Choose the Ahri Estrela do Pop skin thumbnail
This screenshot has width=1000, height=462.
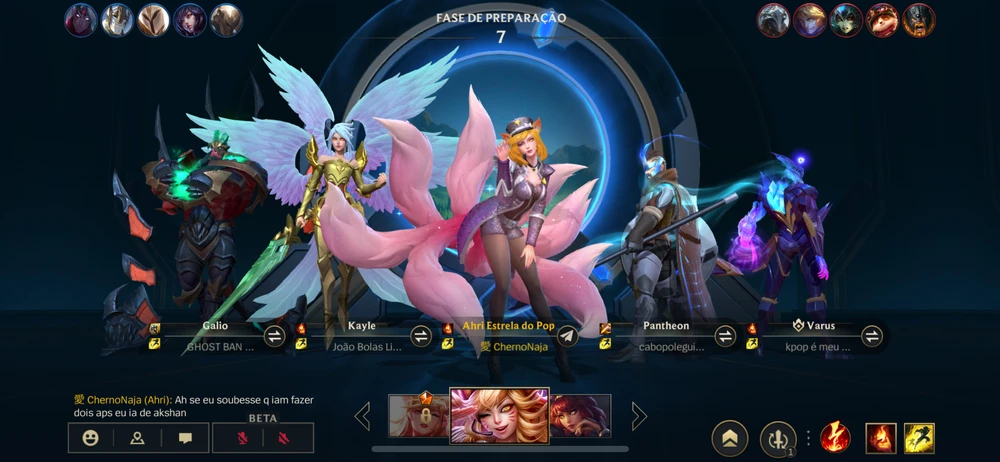(x=499, y=415)
